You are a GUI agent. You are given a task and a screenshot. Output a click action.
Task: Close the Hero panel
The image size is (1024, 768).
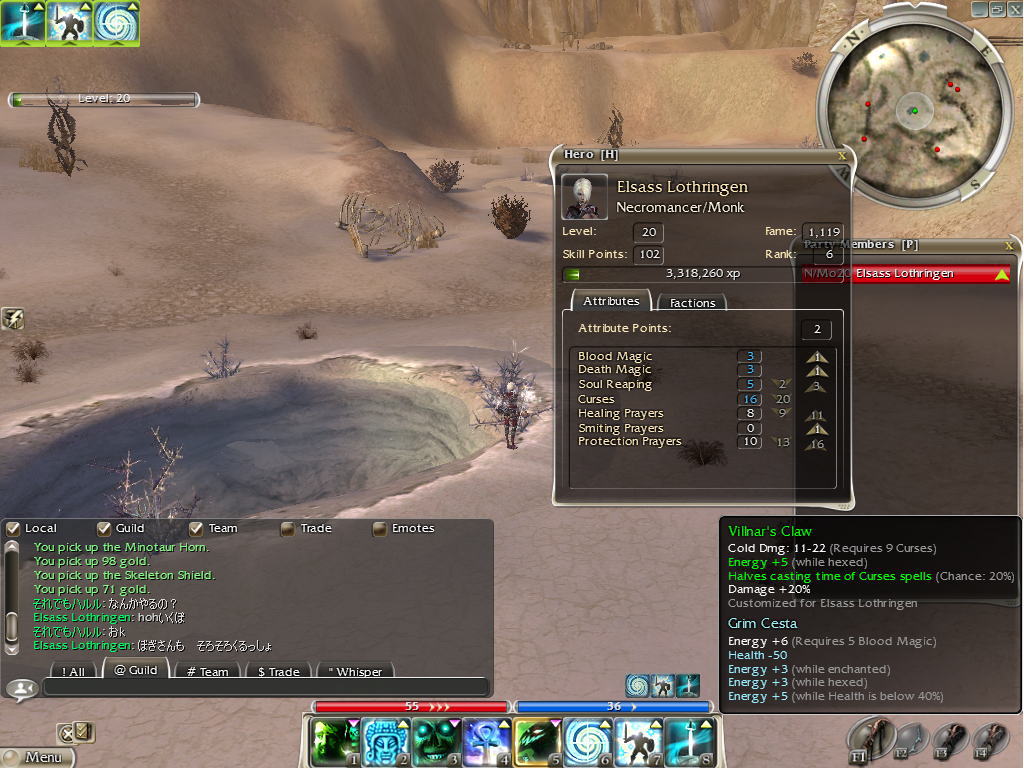click(x=842, y=155)
